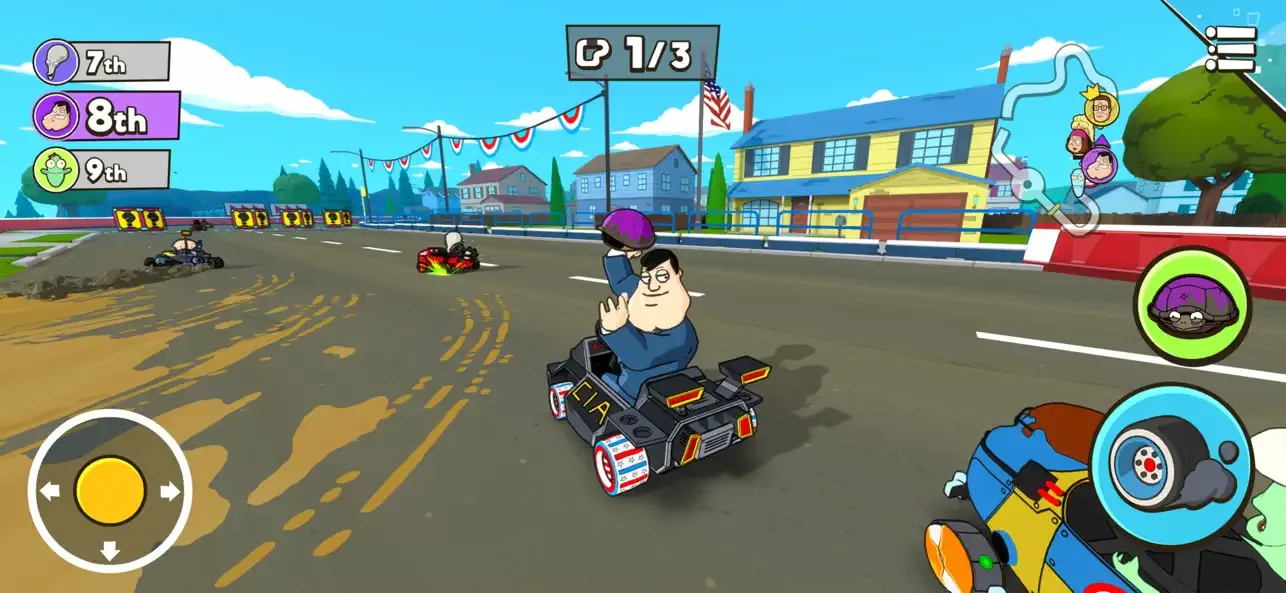1286x593 pixels.
Task: Open the pause menu list icon
Action: point(1231,48)
